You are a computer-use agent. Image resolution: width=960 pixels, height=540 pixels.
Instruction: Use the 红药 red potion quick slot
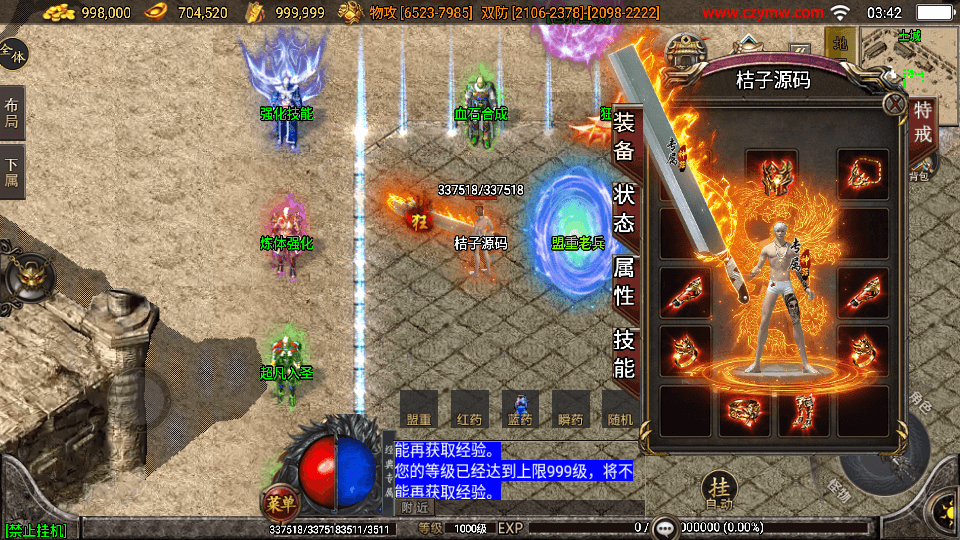pos(470,409)
